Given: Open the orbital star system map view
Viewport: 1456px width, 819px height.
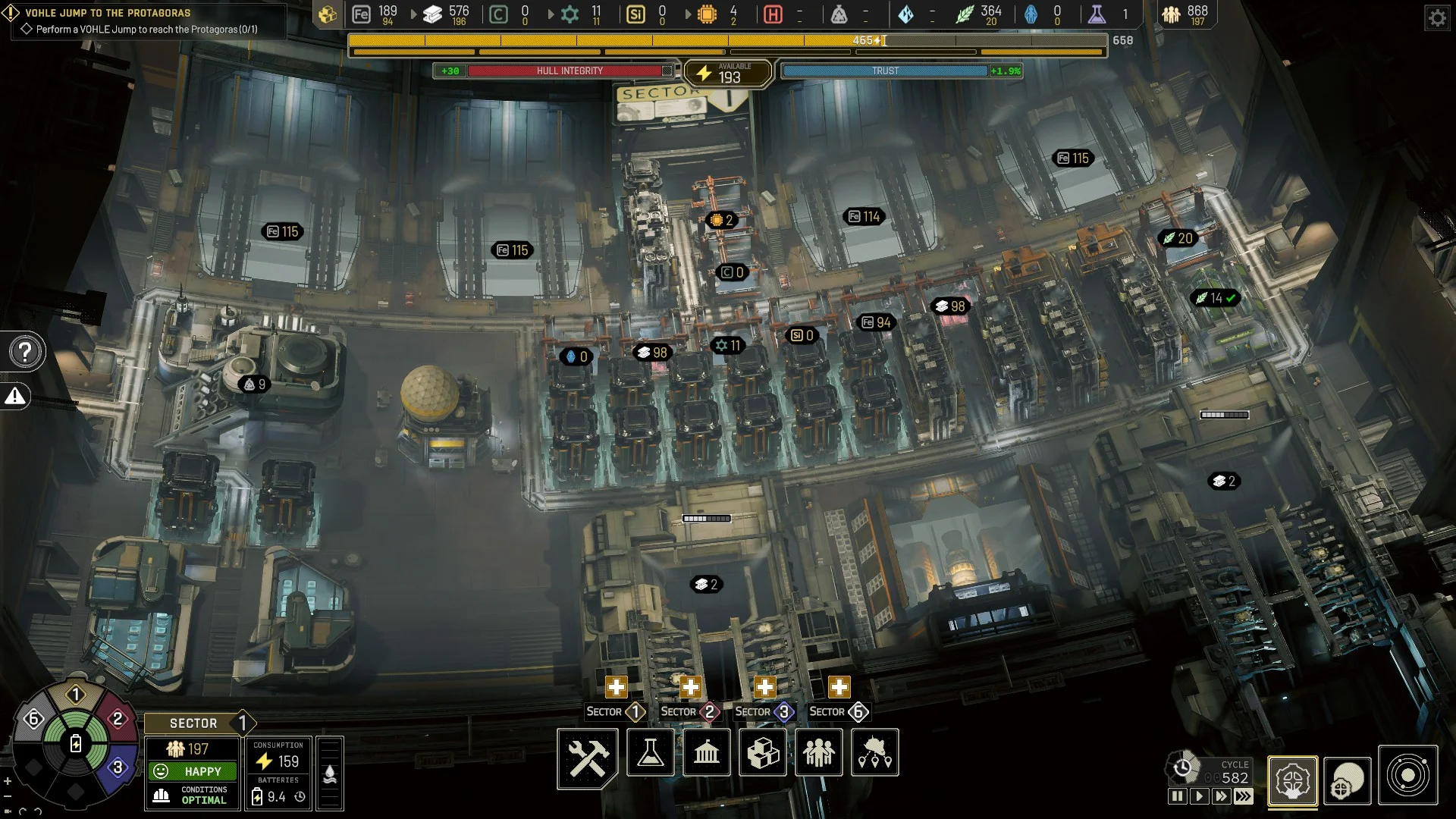Looking at the screenshot, I should coord(1408,776).
